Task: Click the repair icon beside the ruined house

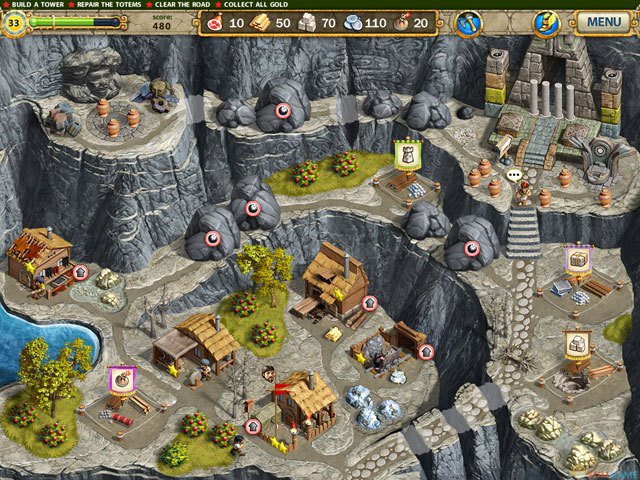Action: (81, 271)
